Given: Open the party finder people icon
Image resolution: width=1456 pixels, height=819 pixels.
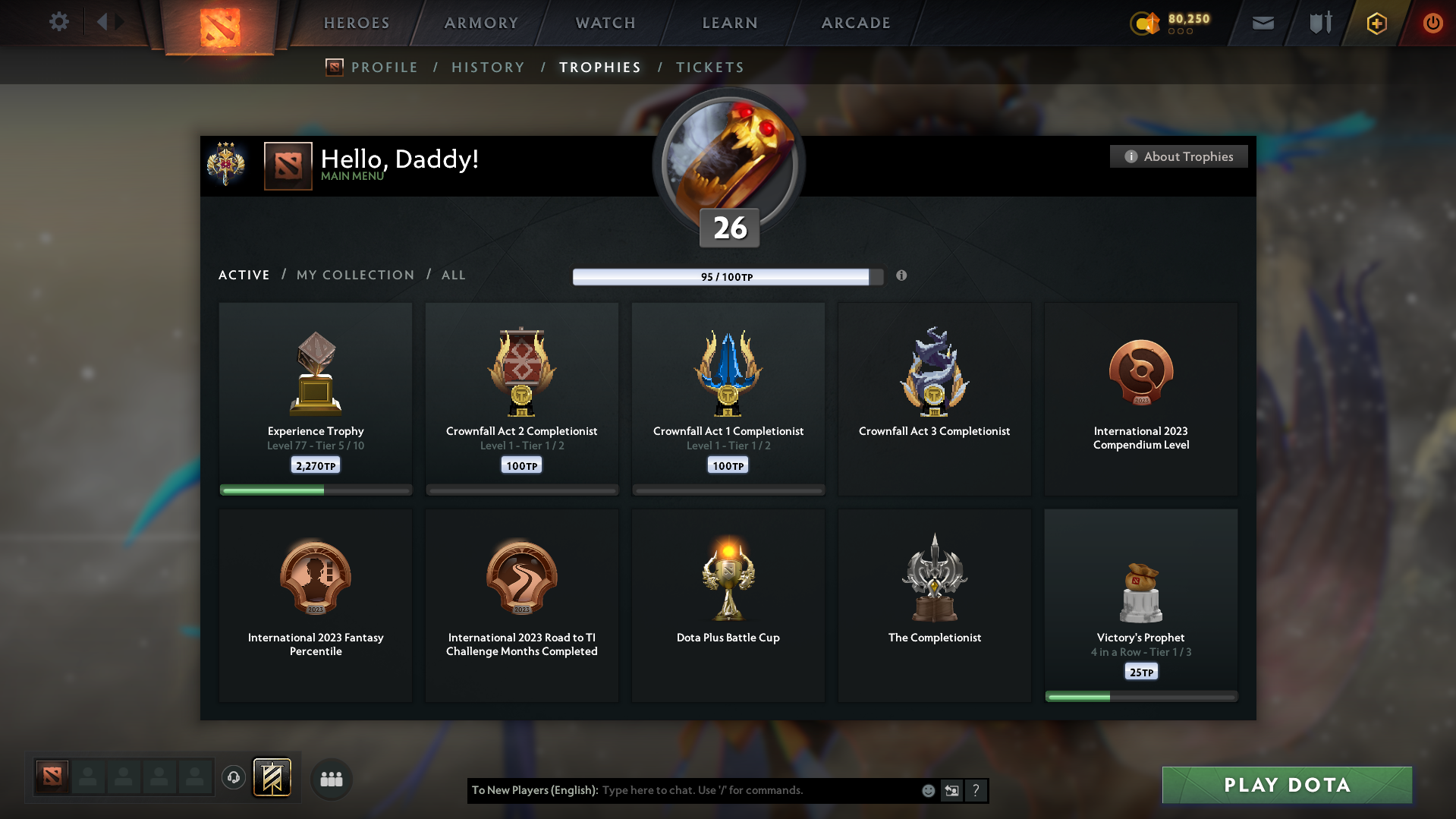Looking at the screenshot, I should click(331, 778).
